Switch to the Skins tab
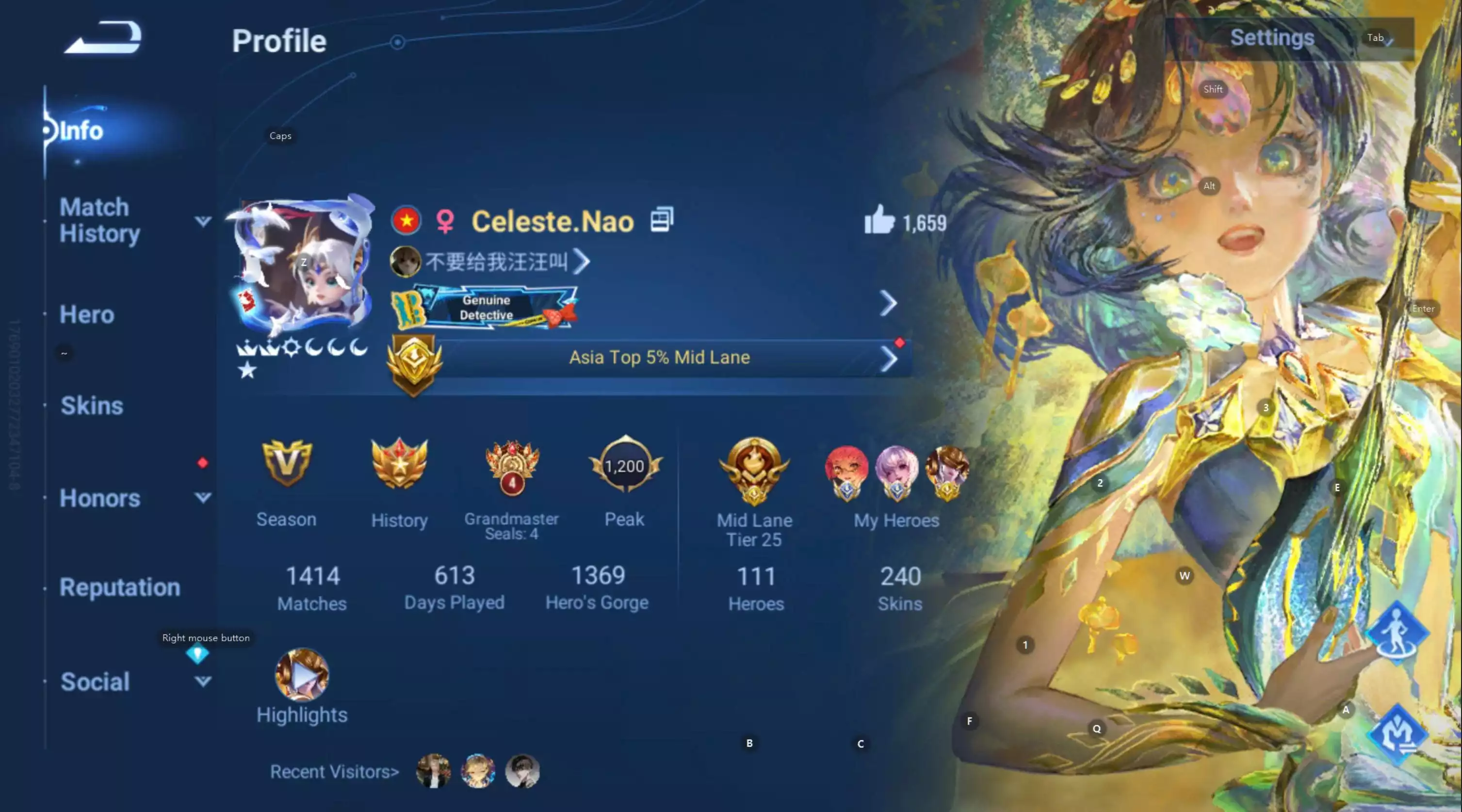This screenshot has width=1462, height=812. (91, 405)
